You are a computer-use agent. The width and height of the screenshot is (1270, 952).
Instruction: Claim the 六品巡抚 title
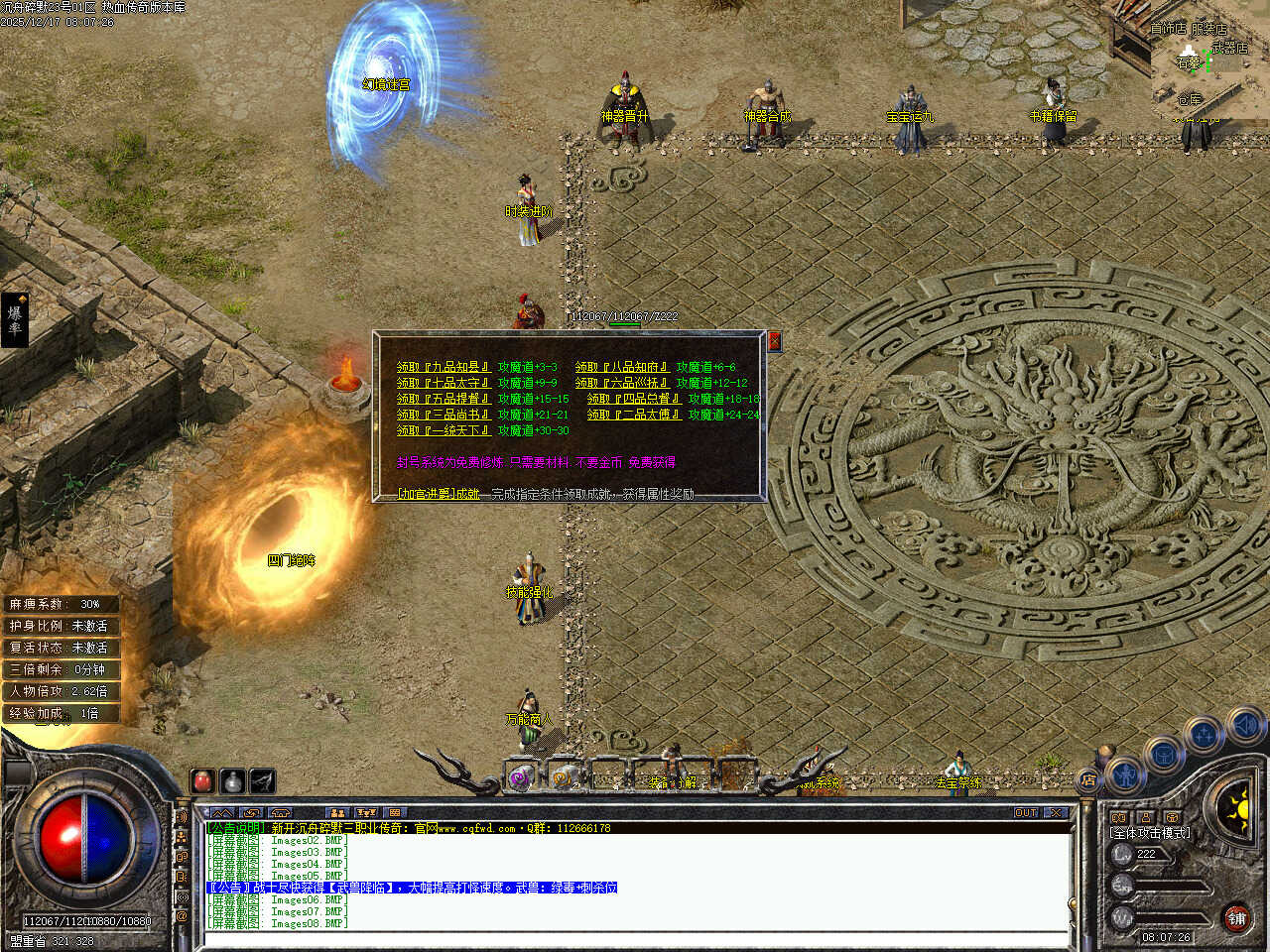coord(622,383)
